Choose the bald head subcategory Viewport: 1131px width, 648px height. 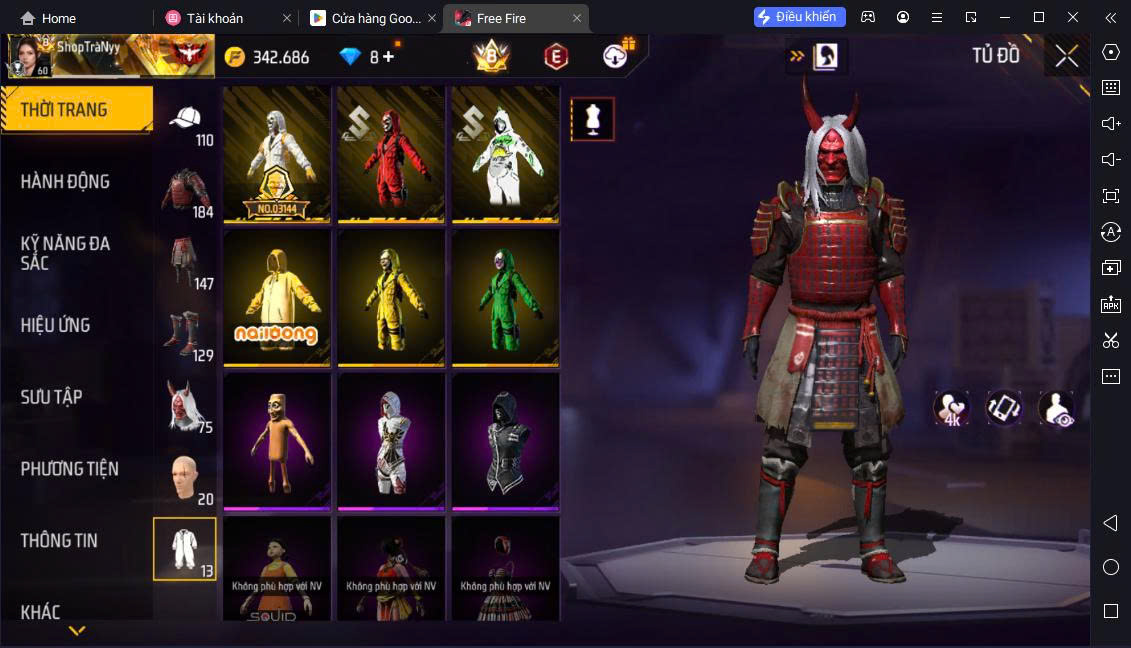point(185,478)
